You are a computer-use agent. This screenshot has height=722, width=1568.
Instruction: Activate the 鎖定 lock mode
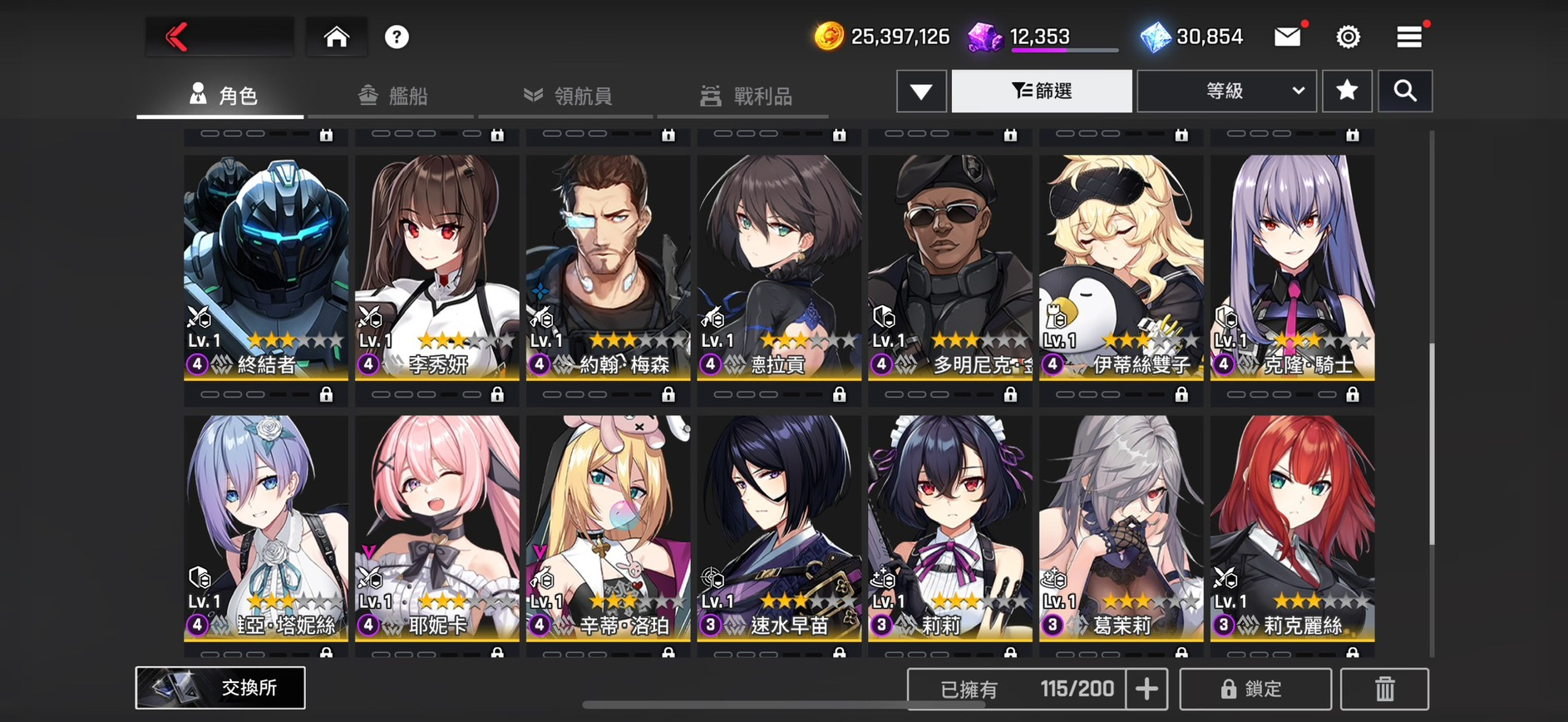click(x=1255, y=689)
